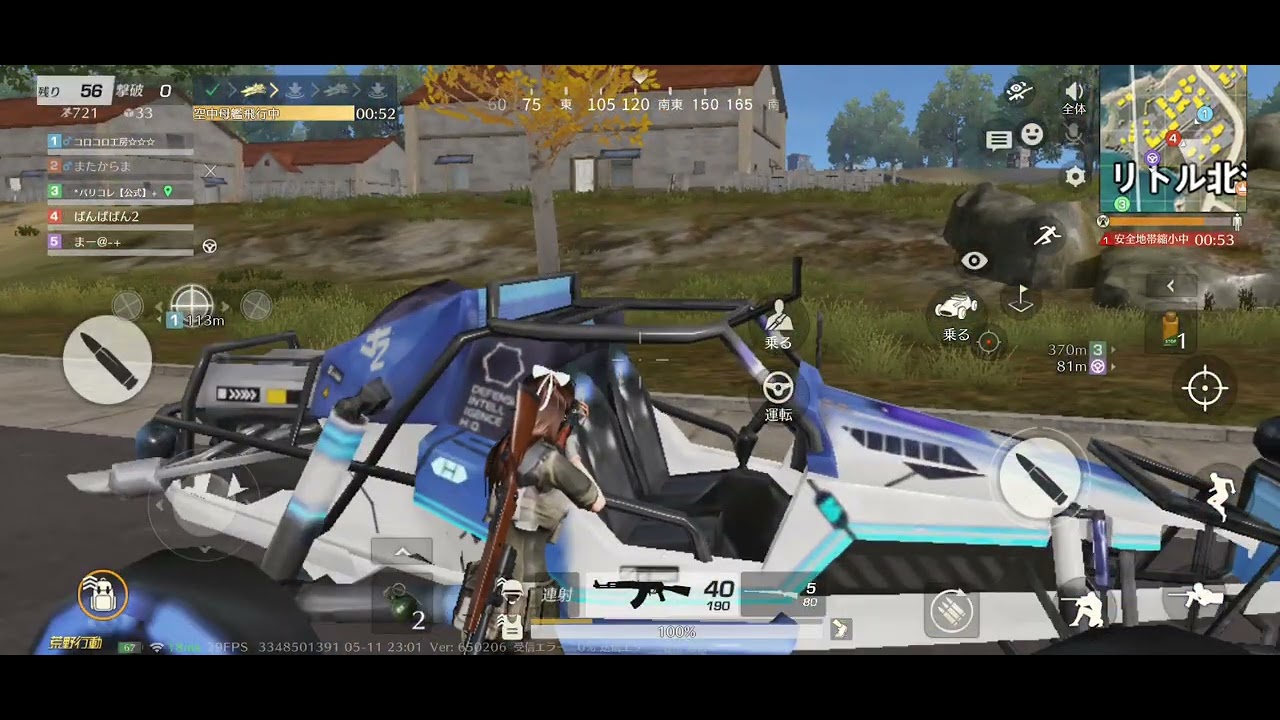
Task: Expand the throwables list arrow
Action: [x=402, y=552]
